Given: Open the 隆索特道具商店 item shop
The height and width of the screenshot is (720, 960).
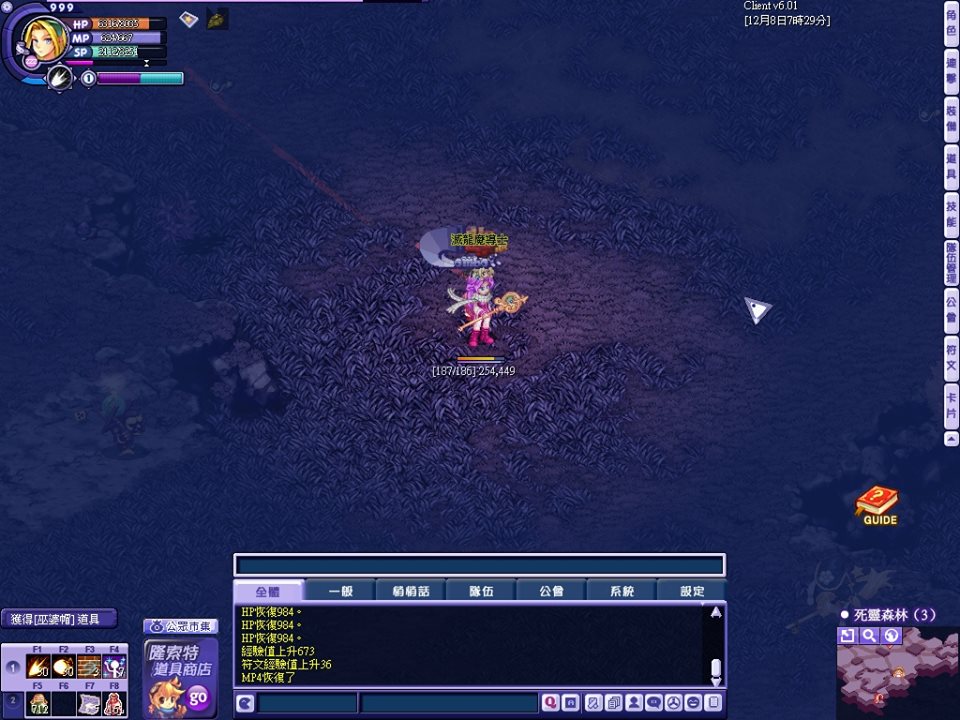Looking at the screenshot, I should pyautogui.click(x=180, y=680).
